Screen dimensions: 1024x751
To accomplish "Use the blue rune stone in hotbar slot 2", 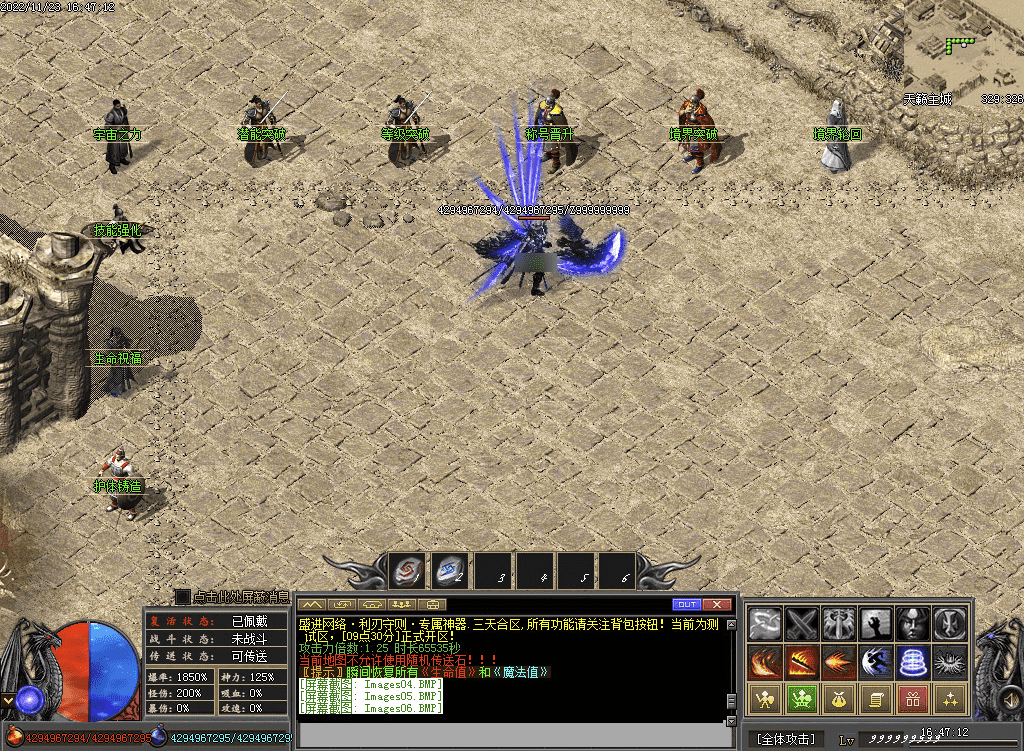I will (x=449, y=573).
